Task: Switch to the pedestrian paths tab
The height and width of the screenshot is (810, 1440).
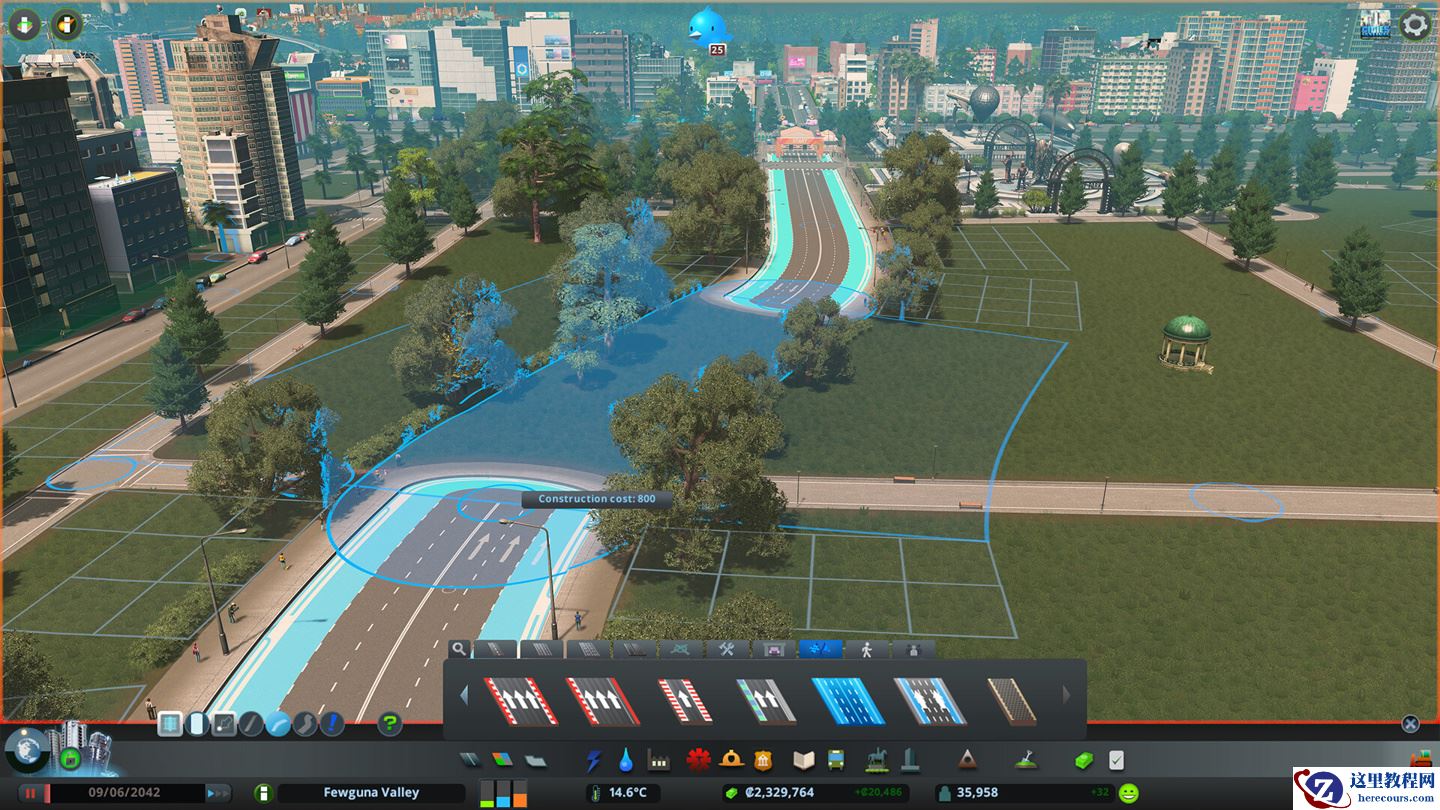Action: [866, 649]
